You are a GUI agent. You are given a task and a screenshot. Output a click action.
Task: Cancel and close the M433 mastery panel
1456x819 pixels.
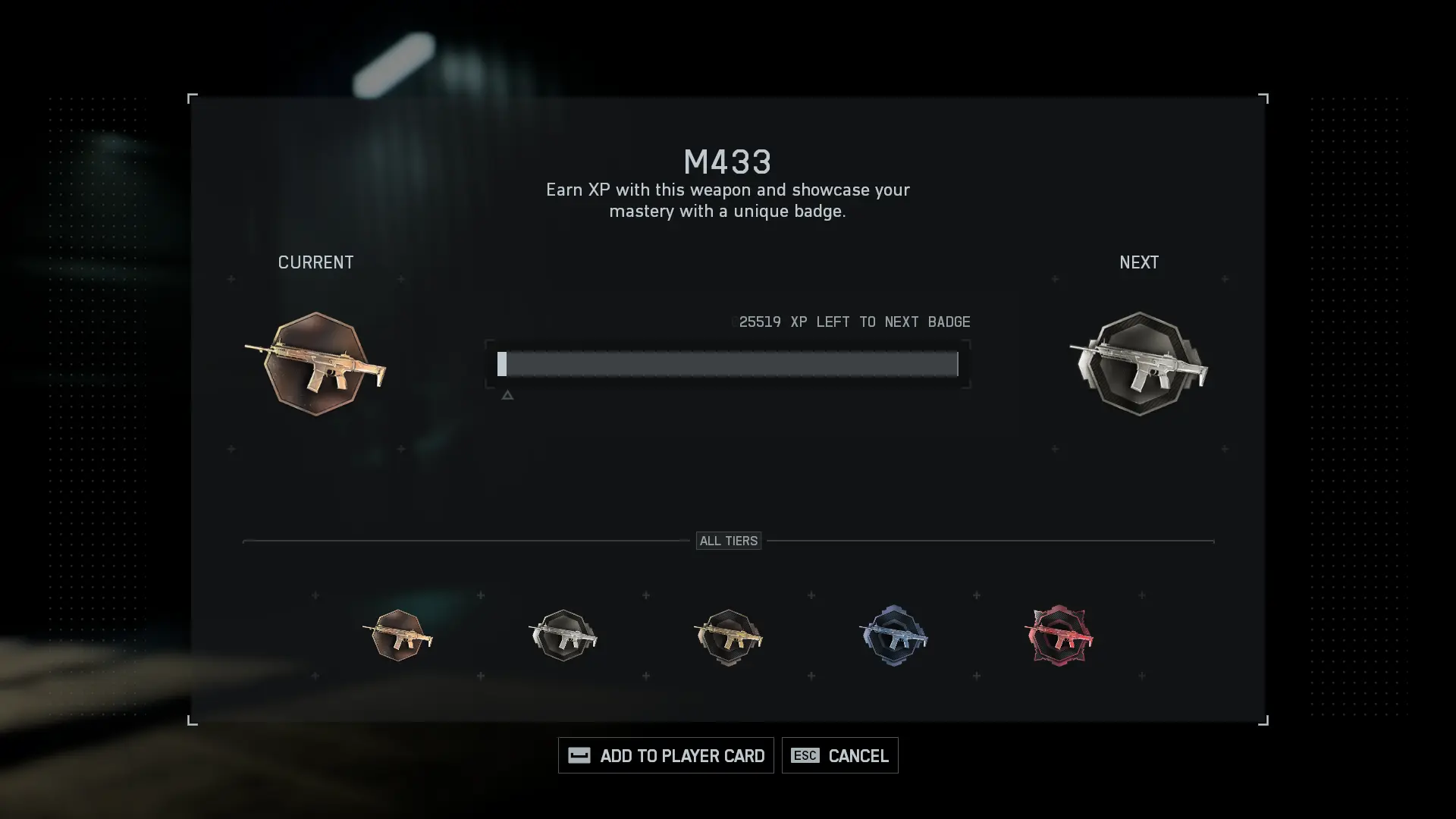point(839,755)
